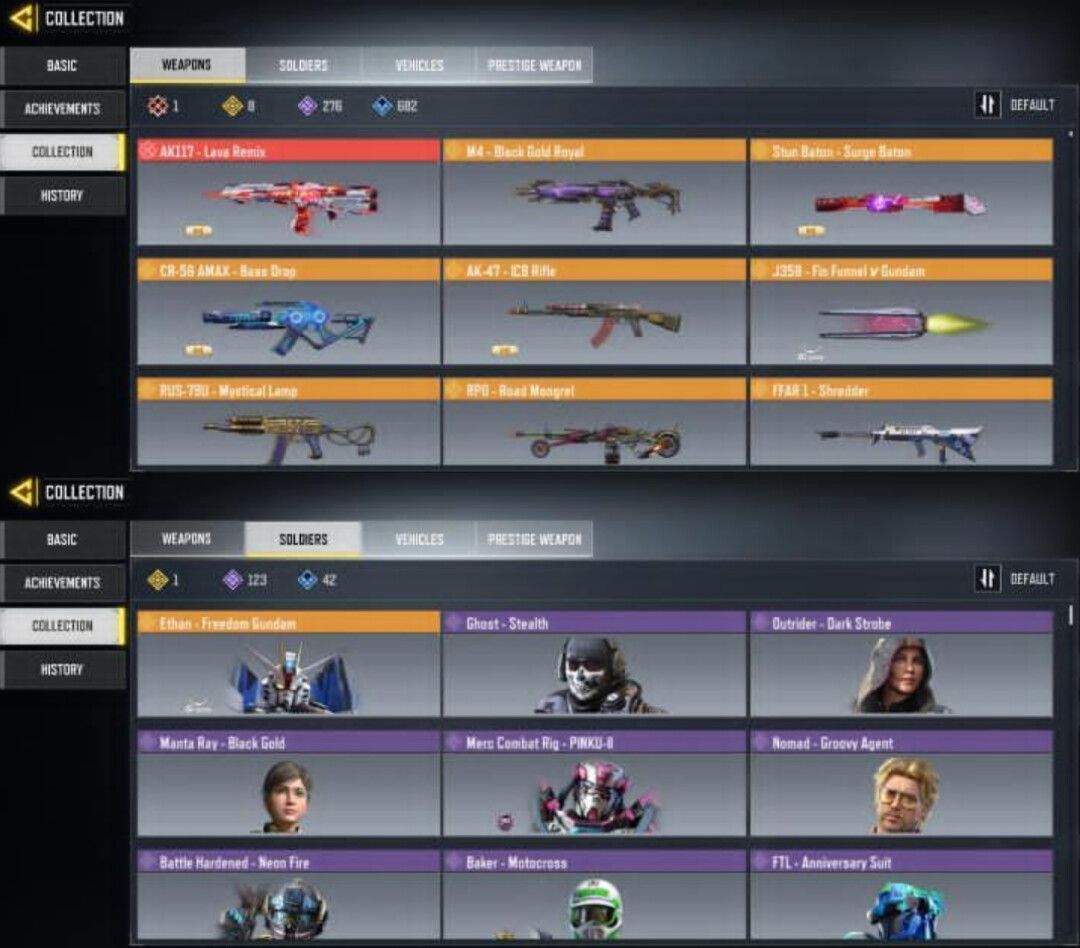Choose the Stun Baton - Surge Baton card
Image resolution: width=1080 pixels, height=948 pixels.
901,194
